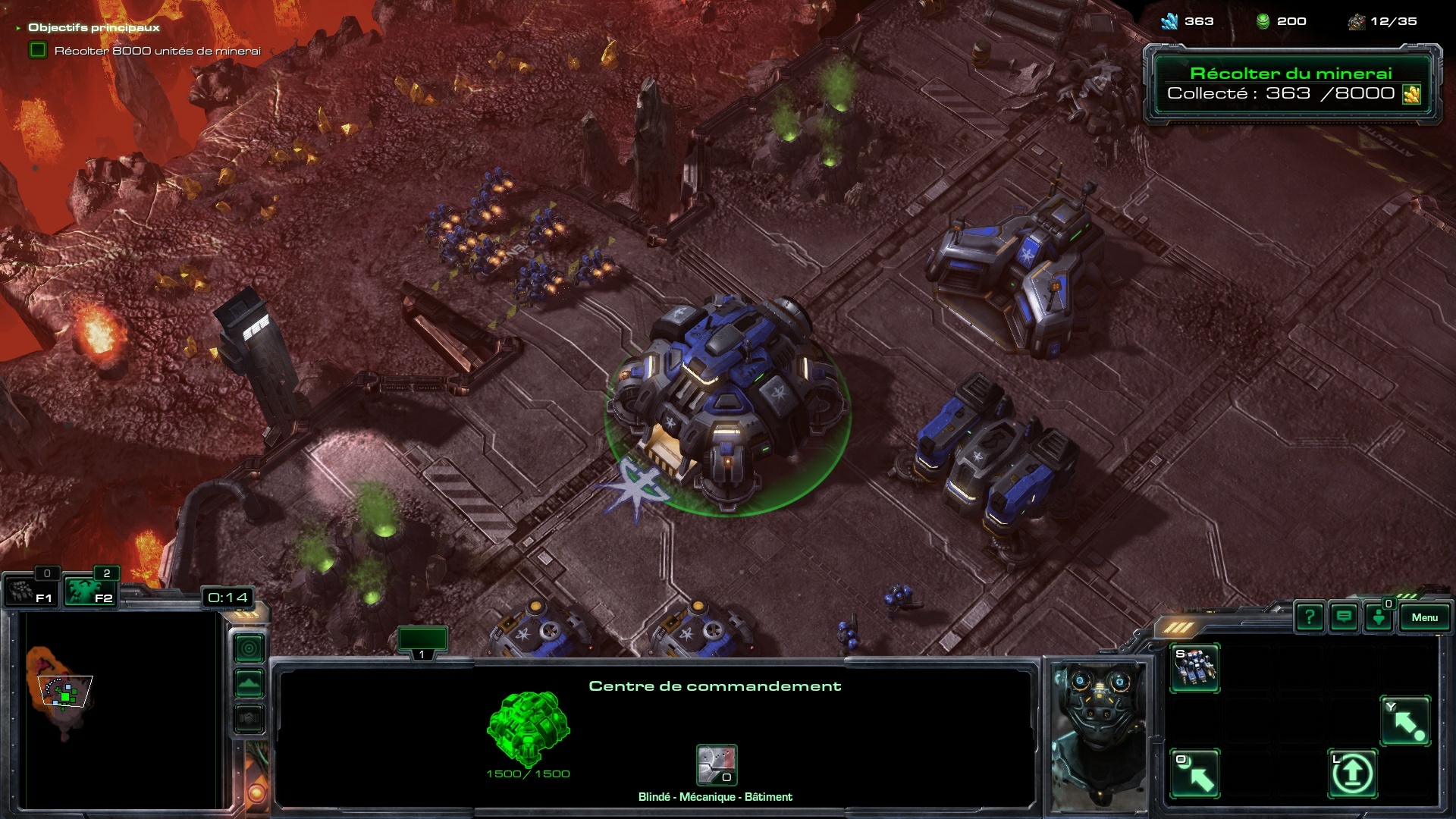Open the help question mark panel
The width and height of the screenshot is (1456, 819).
pos(1310,617)
